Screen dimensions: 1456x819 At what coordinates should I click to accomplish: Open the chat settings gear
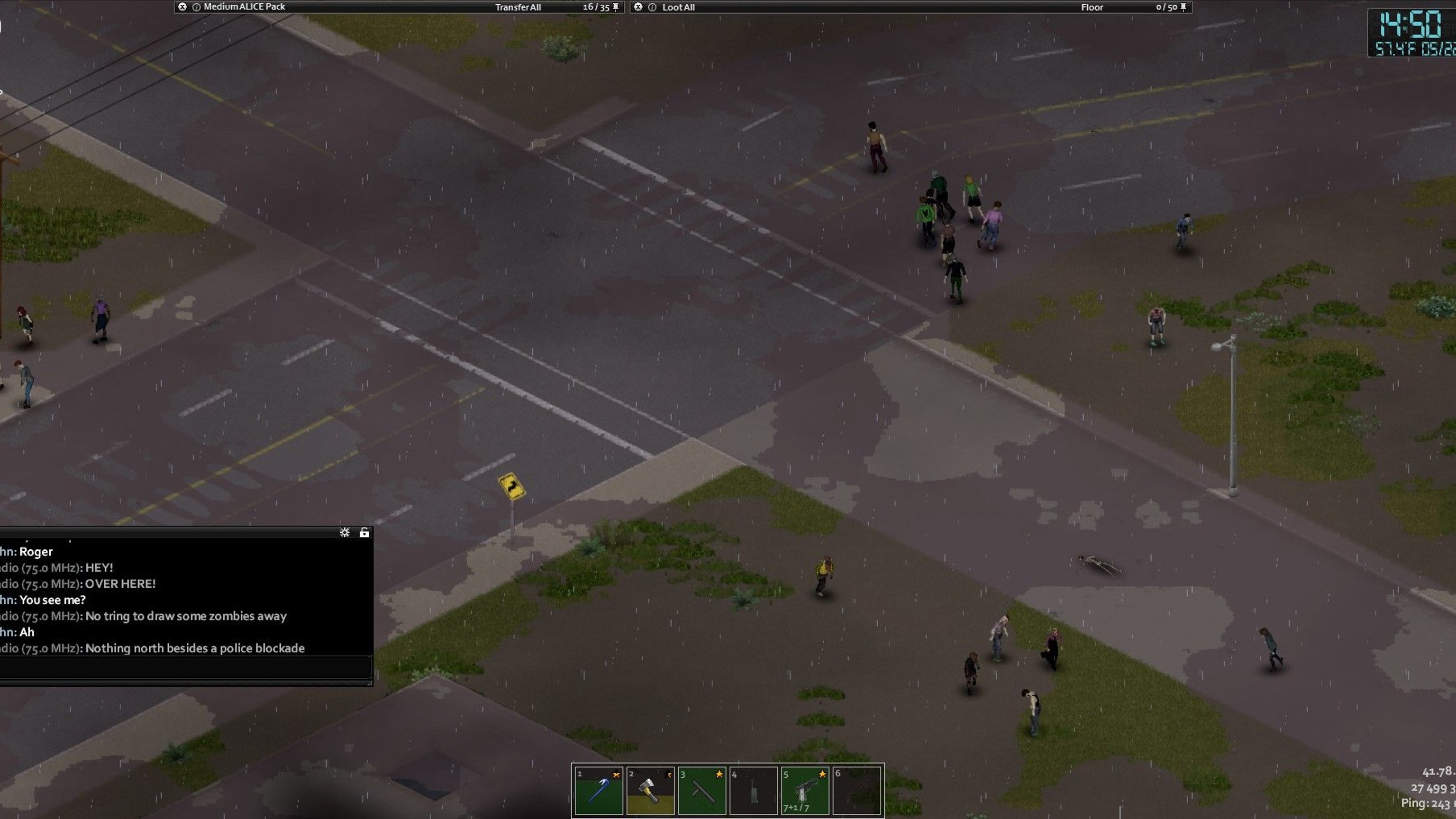click(x=344, y=532)
